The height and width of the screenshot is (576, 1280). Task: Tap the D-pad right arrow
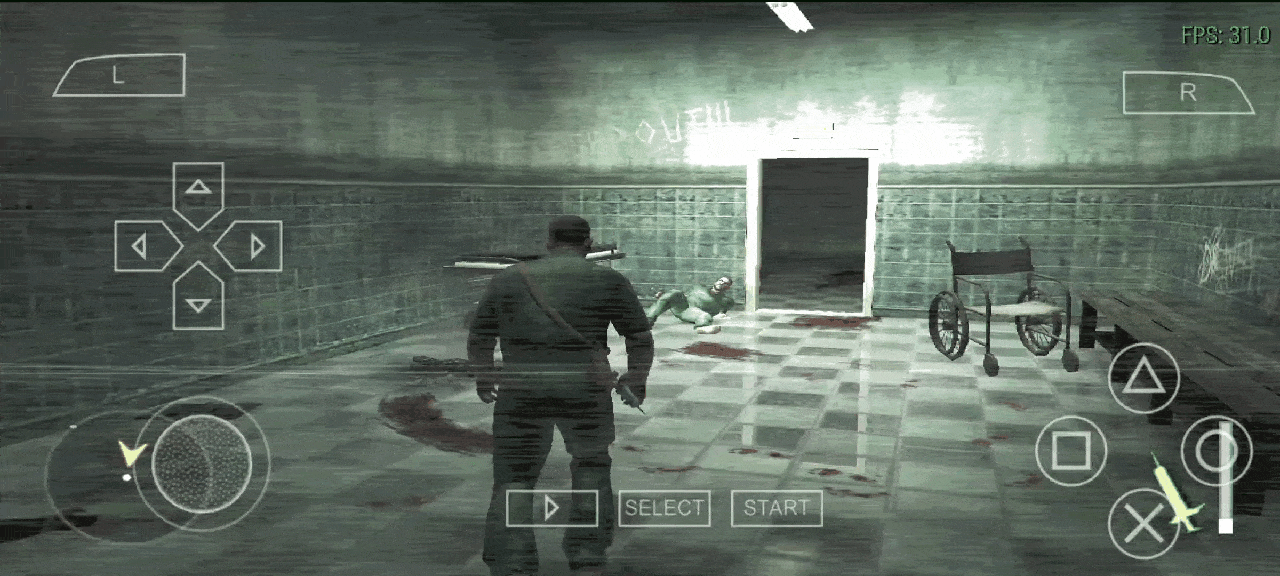click(x=254, y=246)
